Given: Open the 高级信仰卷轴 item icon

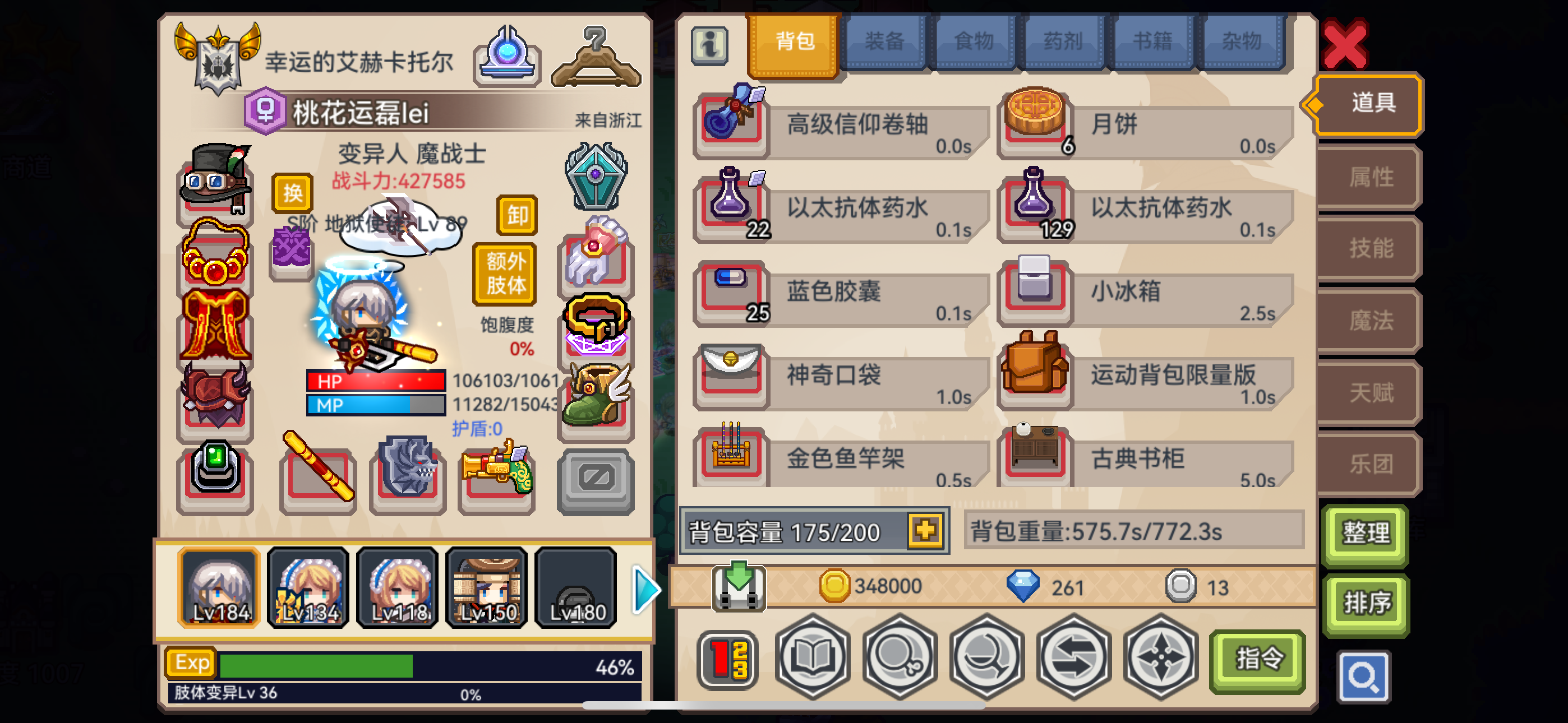Looking at the screenshot, I should coord(732,123).
